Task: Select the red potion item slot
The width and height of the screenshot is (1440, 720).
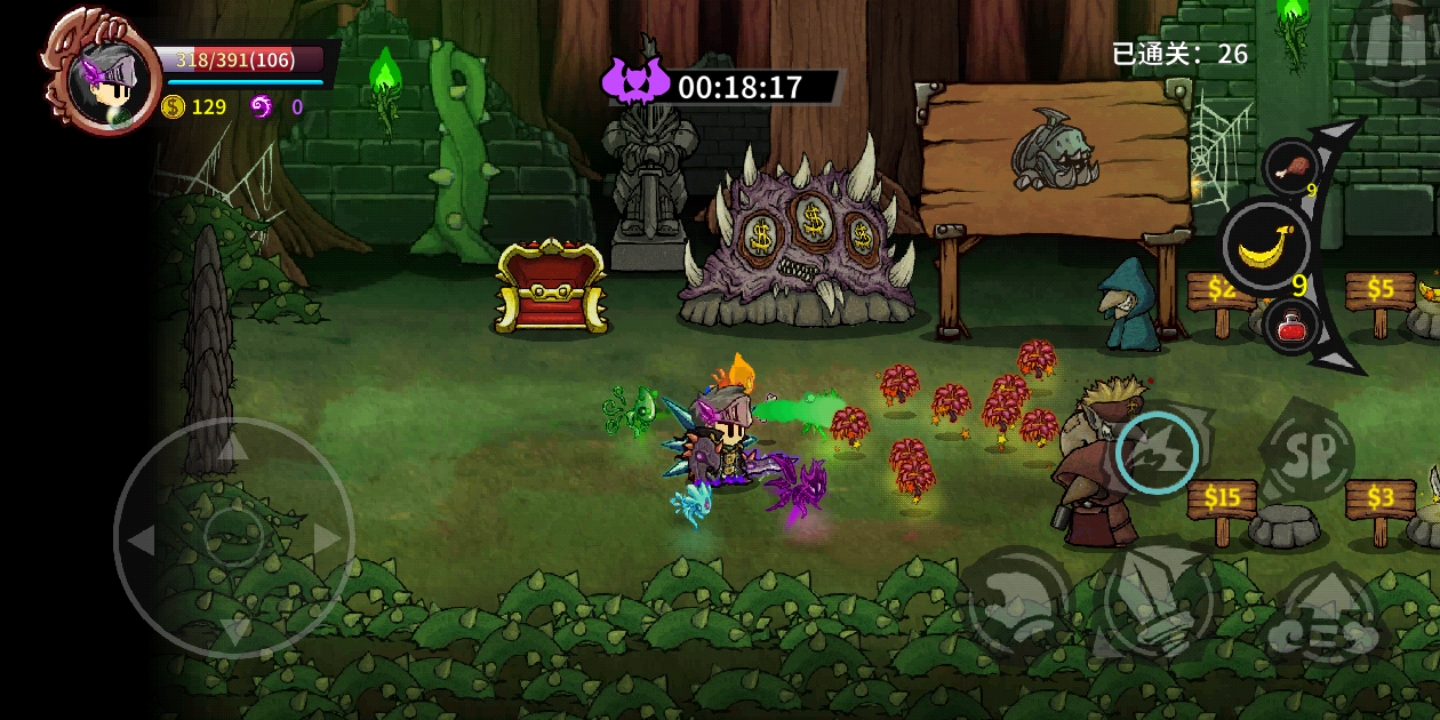Action: point(1291,327)
